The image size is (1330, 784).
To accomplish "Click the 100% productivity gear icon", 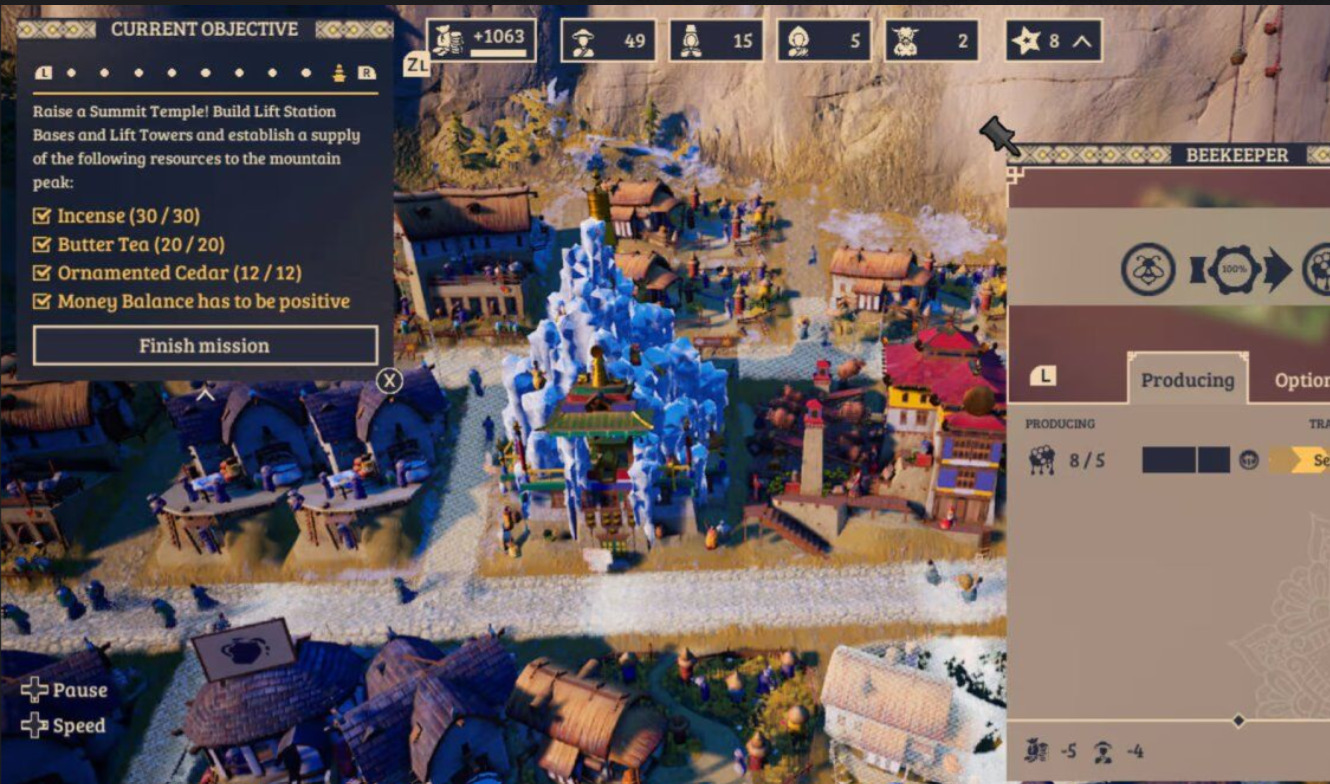I will click(1235, 270).
